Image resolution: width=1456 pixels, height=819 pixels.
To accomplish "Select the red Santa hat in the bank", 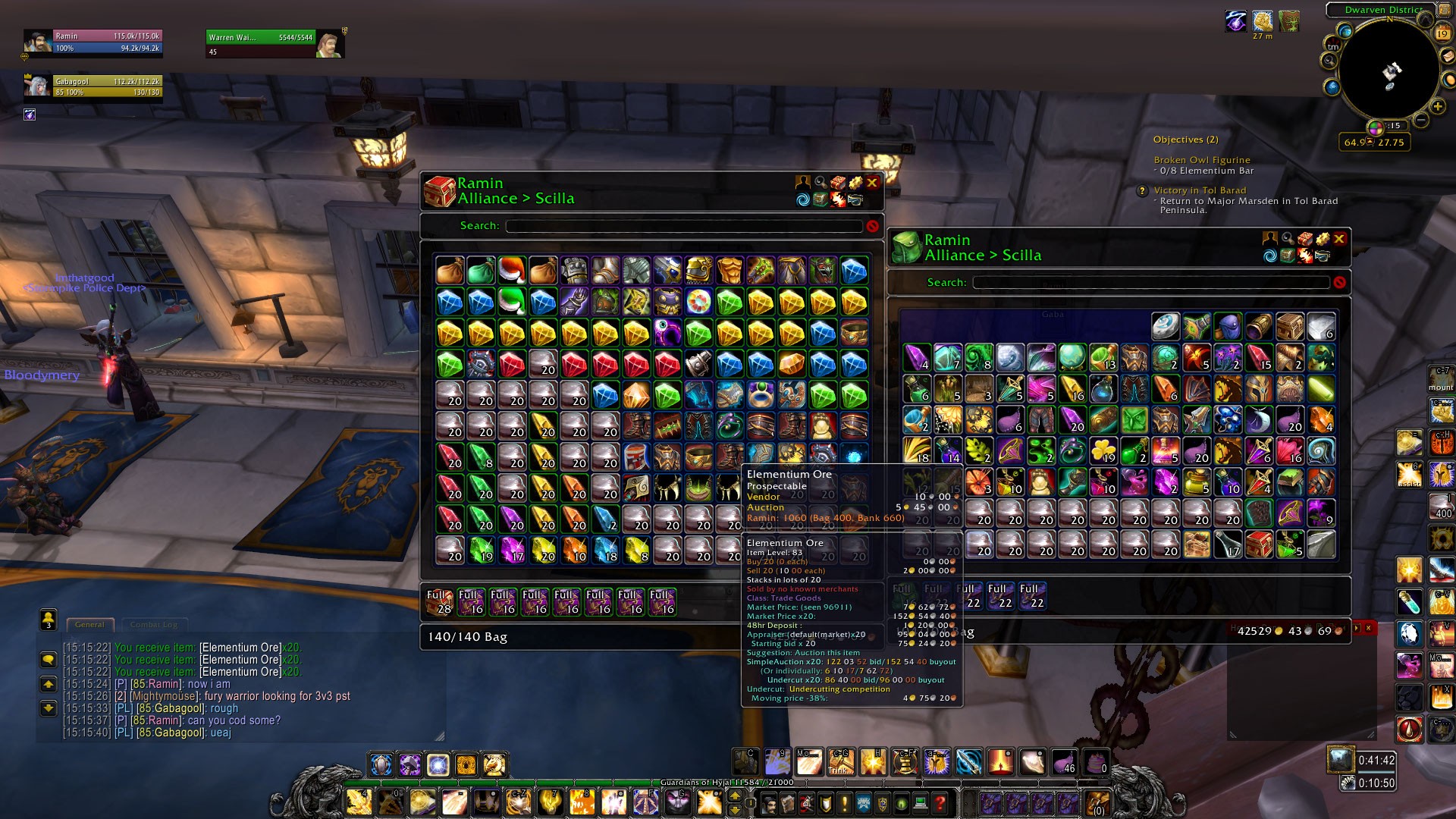I will point(512,271).
